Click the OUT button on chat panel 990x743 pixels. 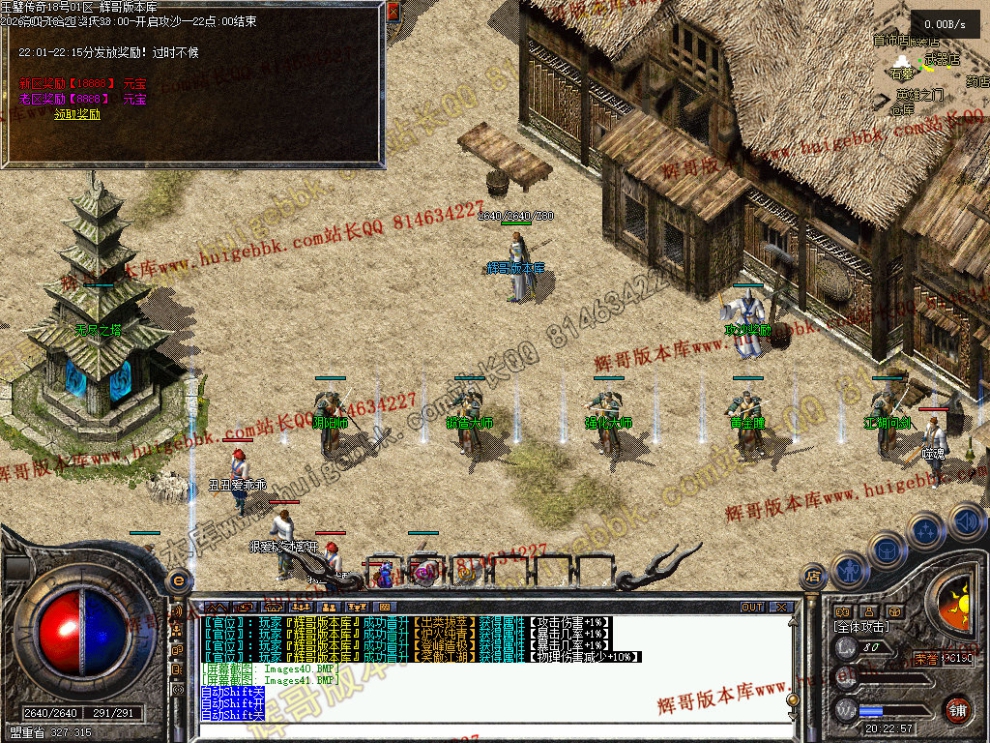coord(752,607)
